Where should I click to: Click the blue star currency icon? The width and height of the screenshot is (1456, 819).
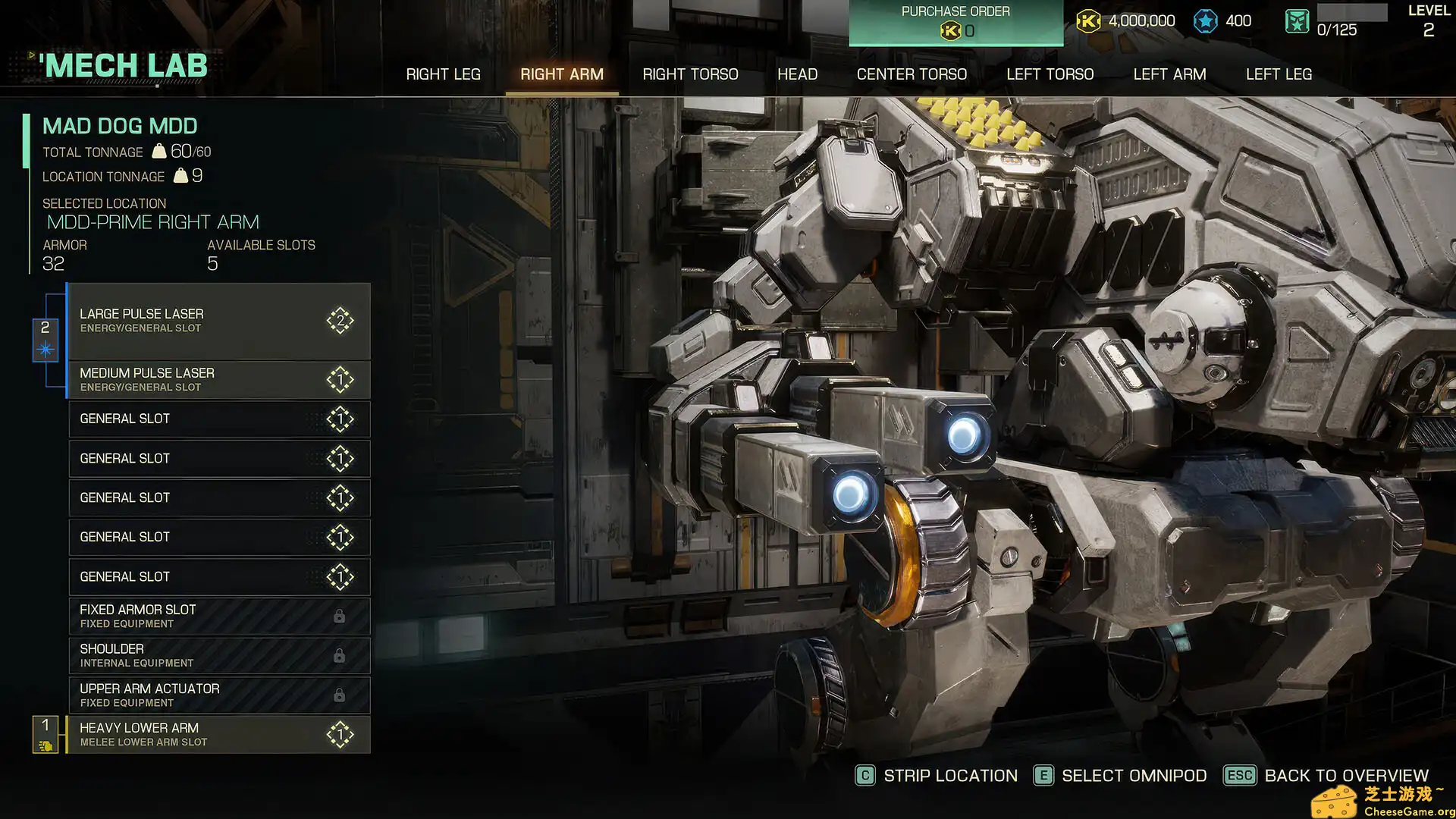pyautogui.click(x=1206, y=21)
